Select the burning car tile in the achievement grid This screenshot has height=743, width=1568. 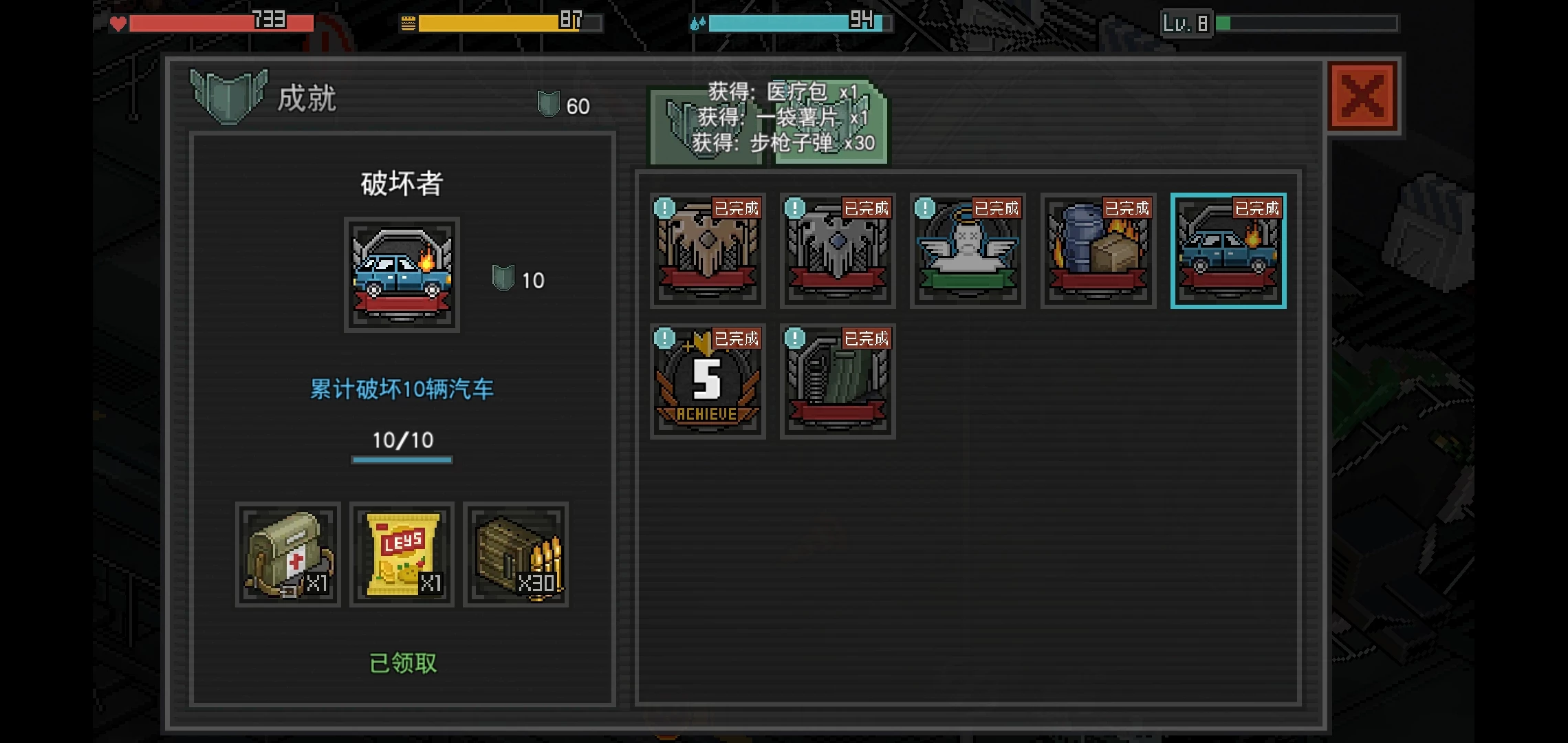(x=1228, y=251)
